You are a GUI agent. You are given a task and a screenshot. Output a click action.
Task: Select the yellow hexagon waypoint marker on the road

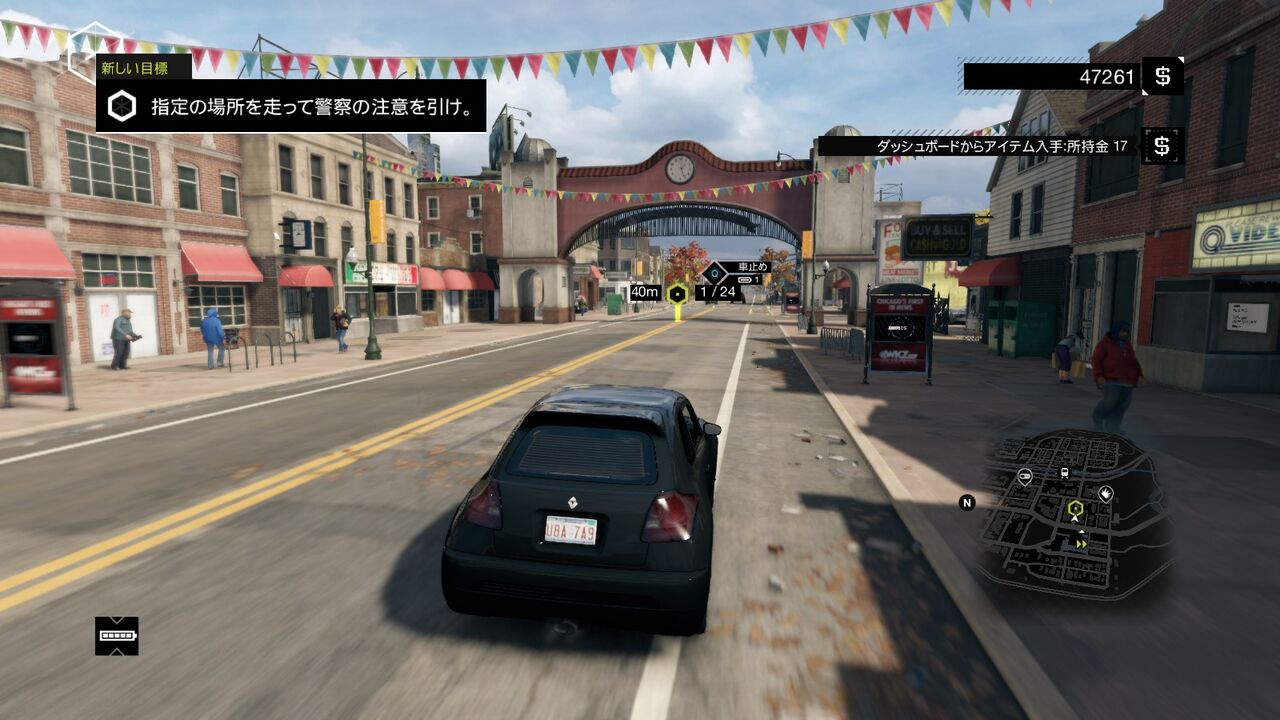pos(677,293)
